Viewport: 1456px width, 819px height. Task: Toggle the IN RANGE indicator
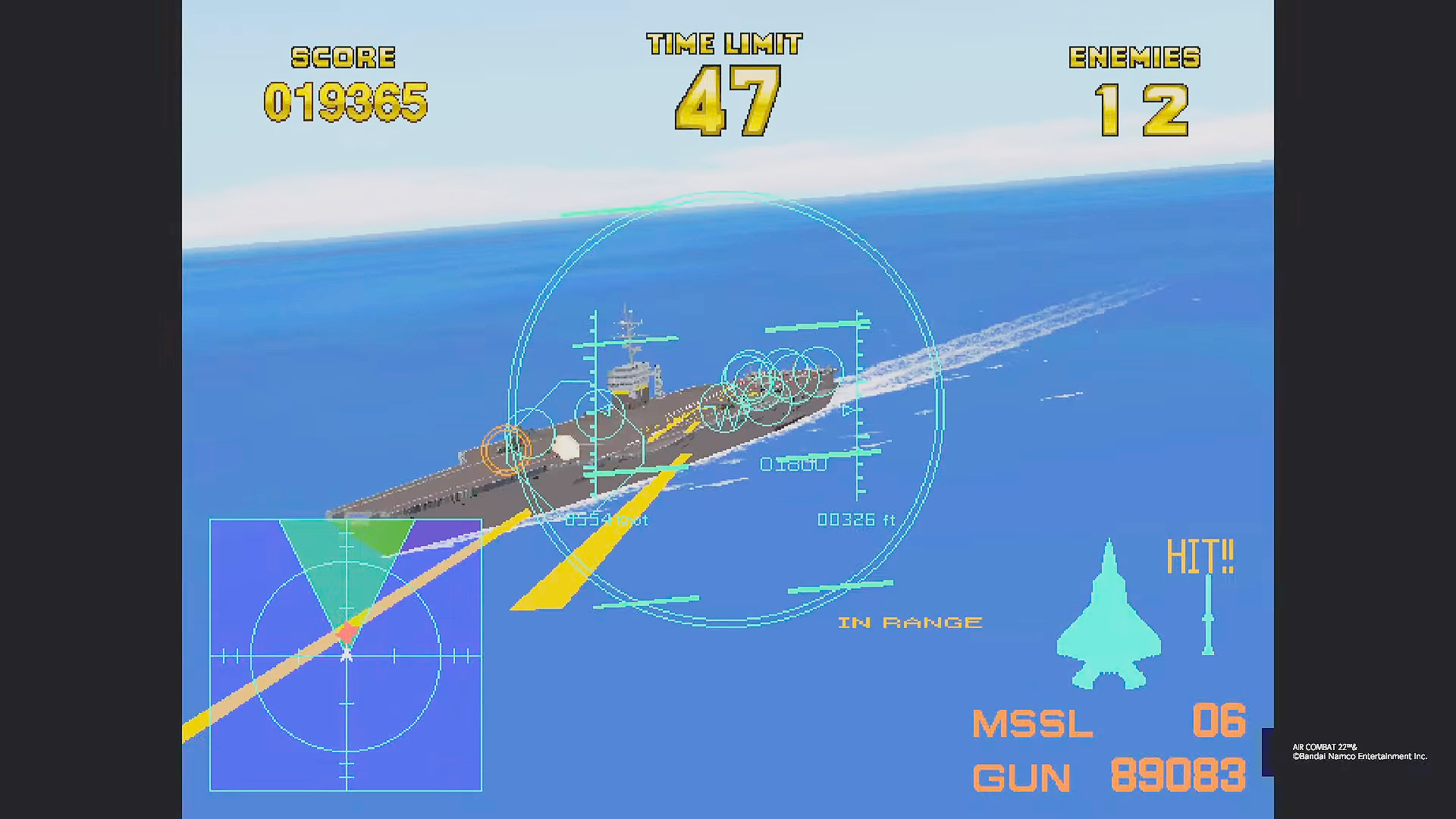(x=908, y=622)
